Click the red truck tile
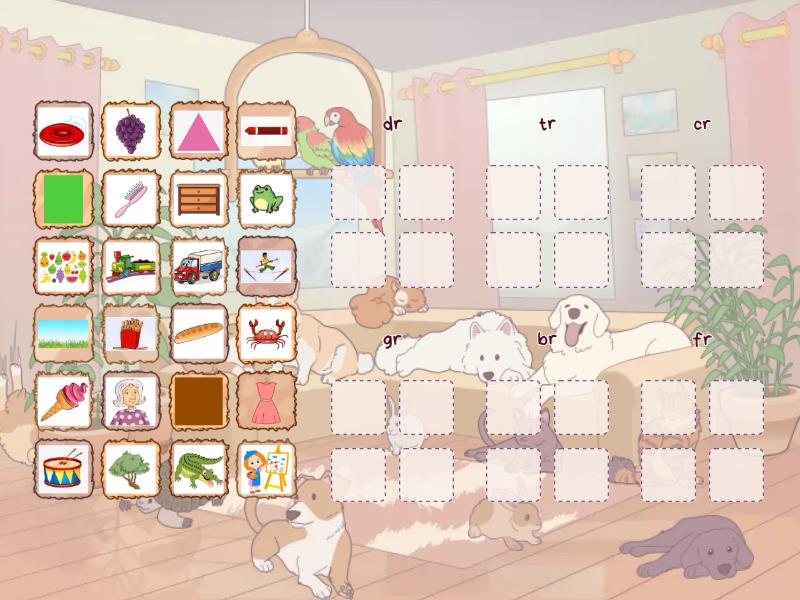 (199, 266)
